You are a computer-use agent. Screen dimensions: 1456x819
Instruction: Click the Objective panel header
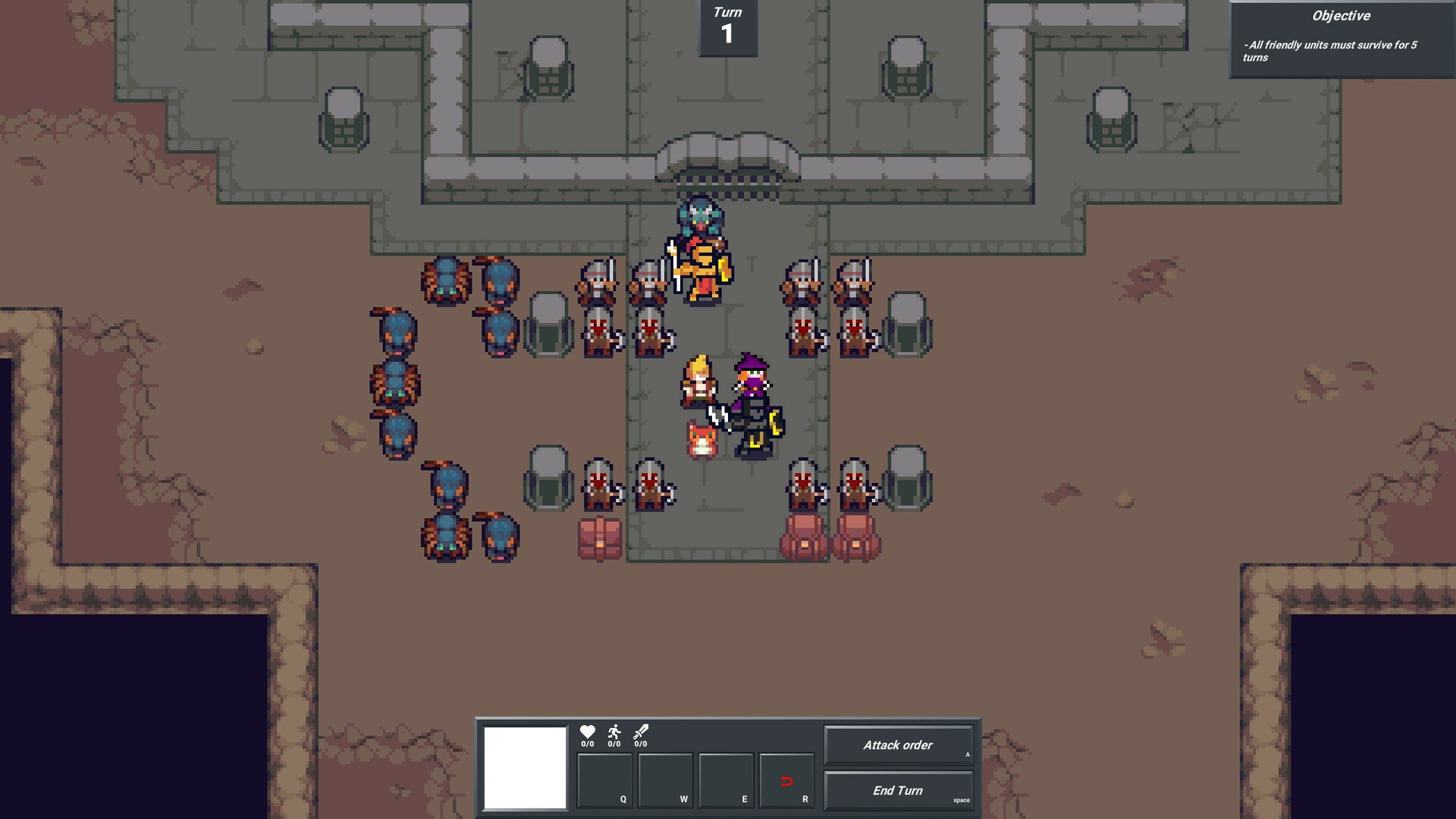[1341, 16]
